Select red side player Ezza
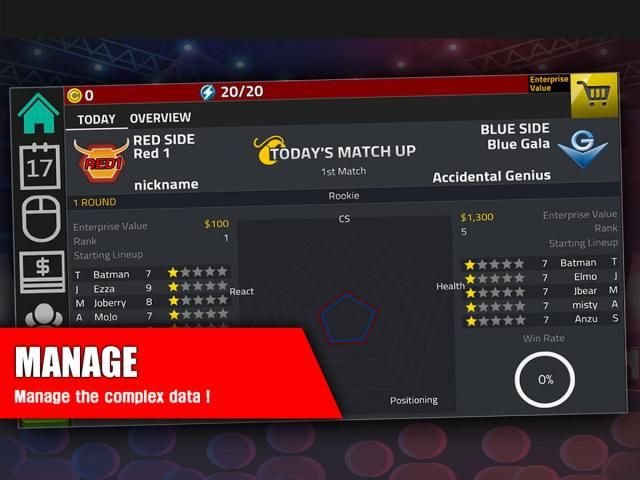The image size is (640, 480). click(x=104, y=288)
